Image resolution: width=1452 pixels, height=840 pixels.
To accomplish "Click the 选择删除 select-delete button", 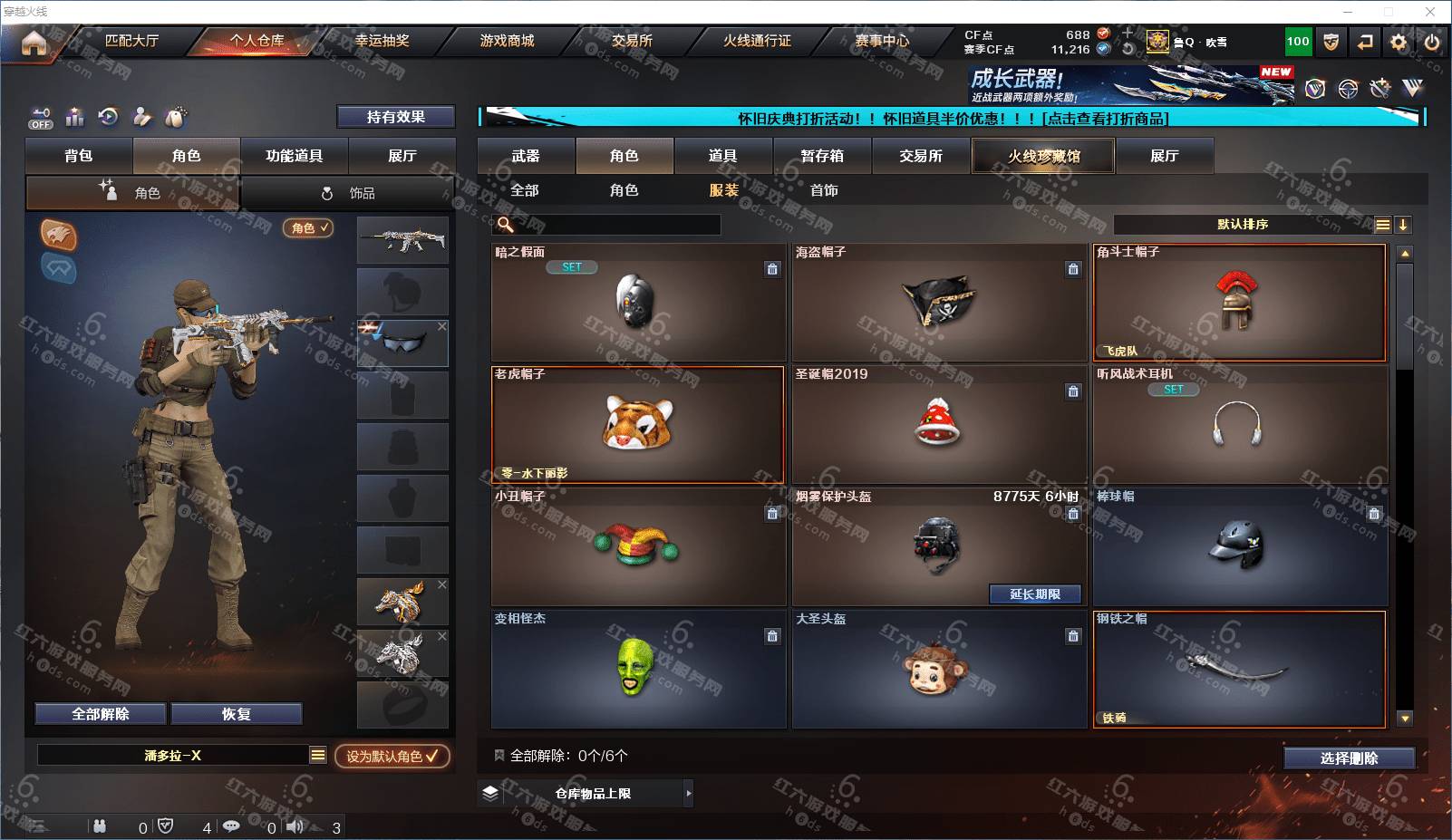I will (x=1349, y=758).
